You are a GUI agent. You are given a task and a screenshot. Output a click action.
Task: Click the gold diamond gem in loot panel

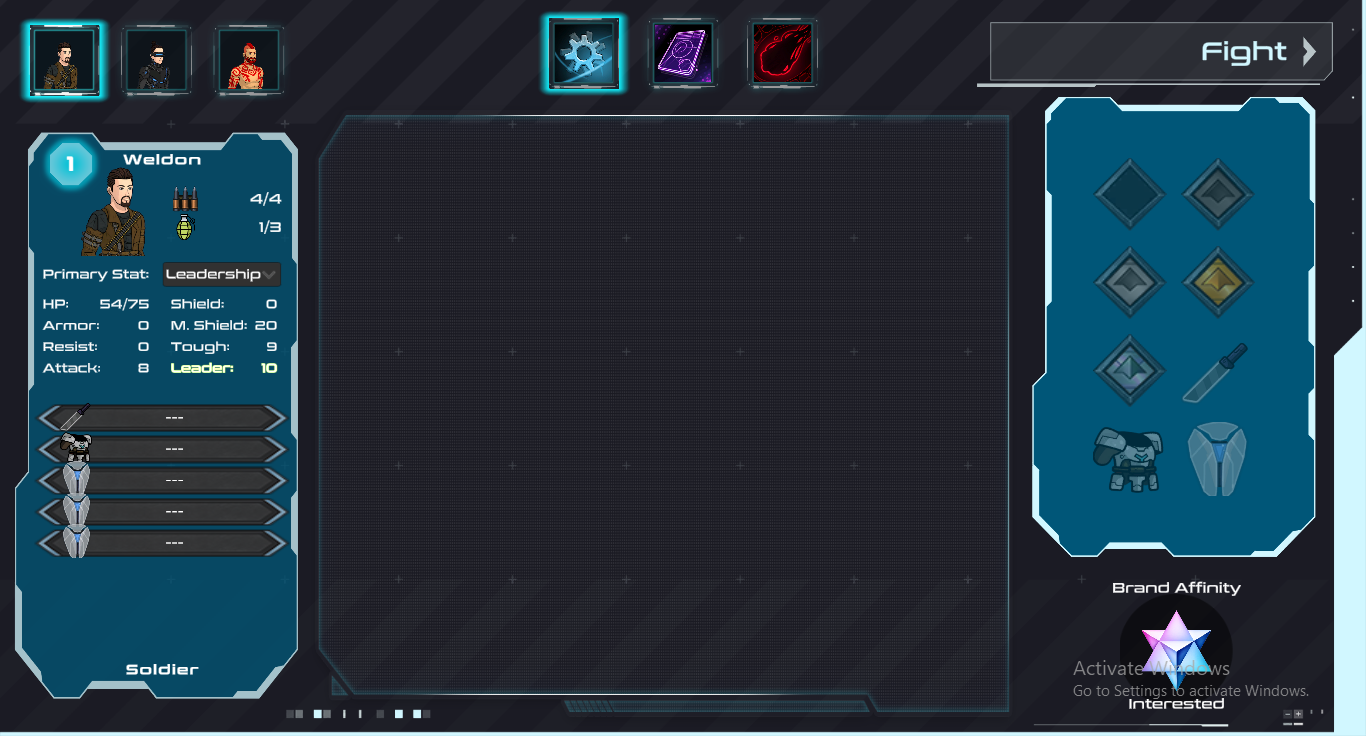point(1217,283)
